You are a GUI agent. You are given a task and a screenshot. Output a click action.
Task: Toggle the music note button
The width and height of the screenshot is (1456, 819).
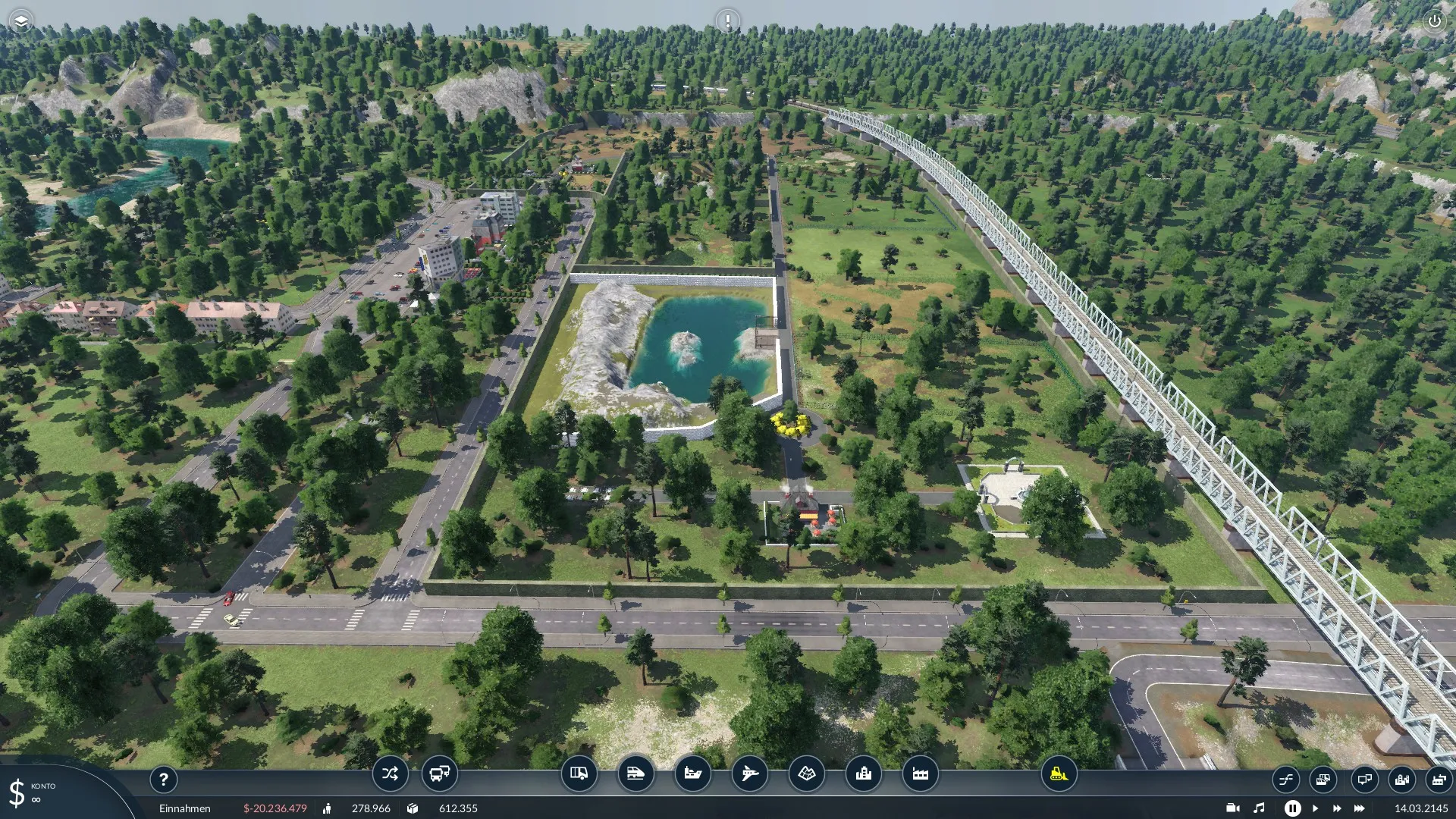1259,808
